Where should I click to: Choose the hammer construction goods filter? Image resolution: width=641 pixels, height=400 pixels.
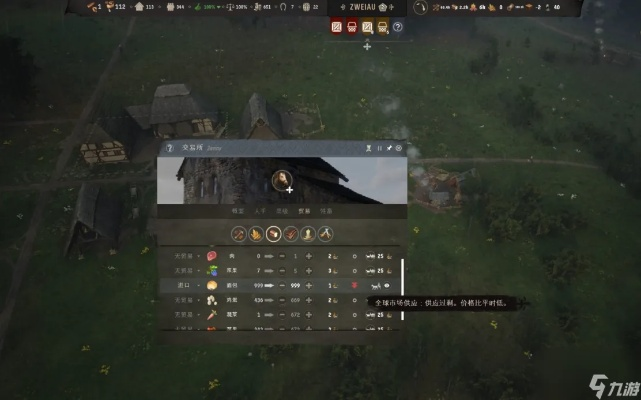pyautogui.click(x=325, y=234)
